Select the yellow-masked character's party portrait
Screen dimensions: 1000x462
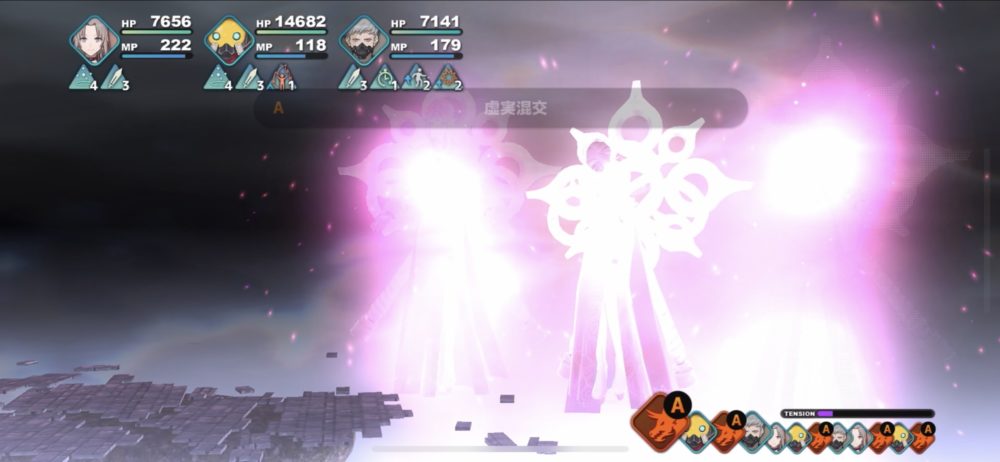point(229,41)
